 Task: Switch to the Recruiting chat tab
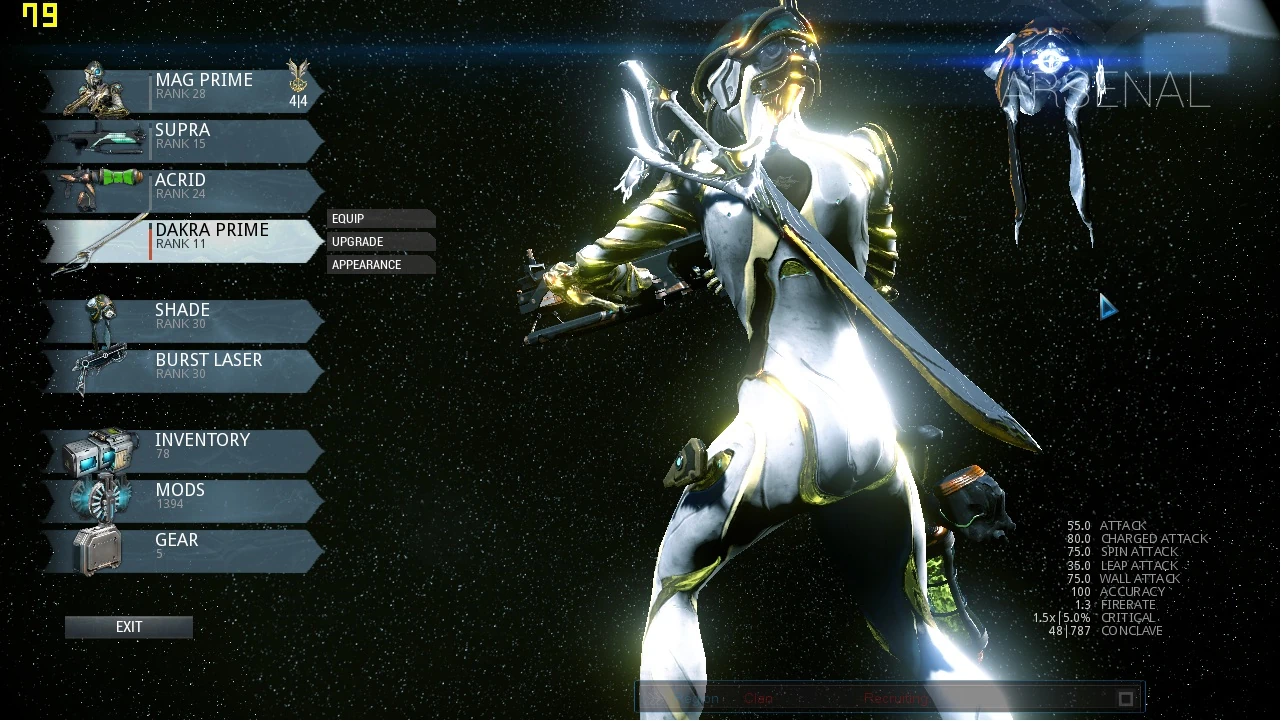coord(895,698)
